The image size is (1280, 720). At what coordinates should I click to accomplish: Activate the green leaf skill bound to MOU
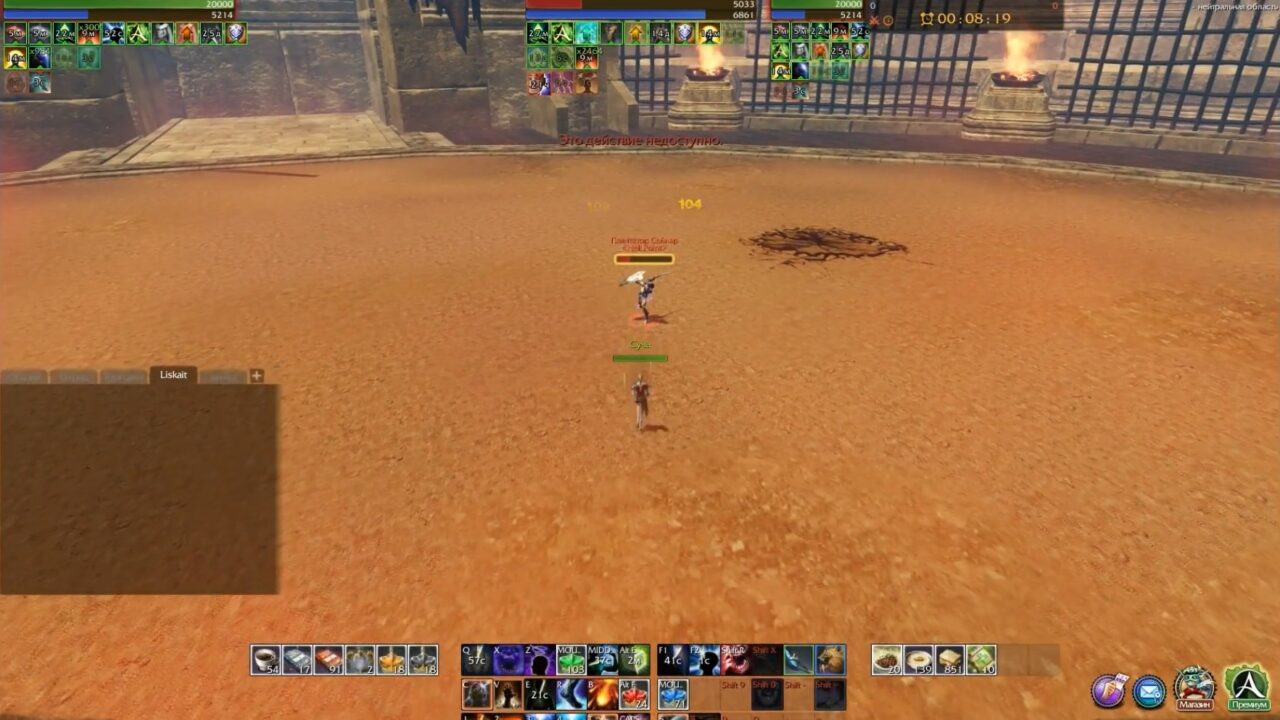[570, 658]
